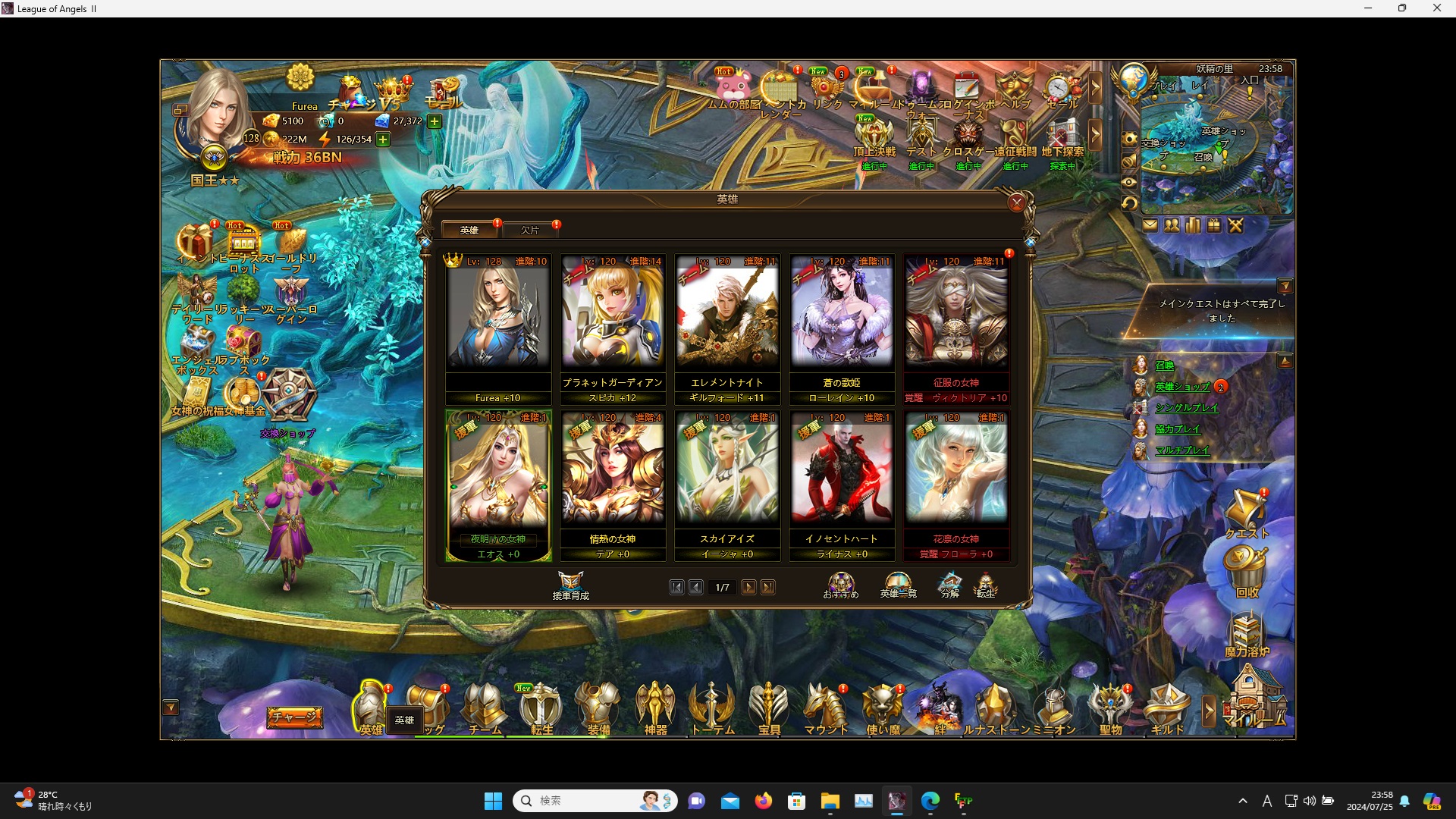Close the 英雄 hero window
1456x819 pixels.
point(1016,202)
